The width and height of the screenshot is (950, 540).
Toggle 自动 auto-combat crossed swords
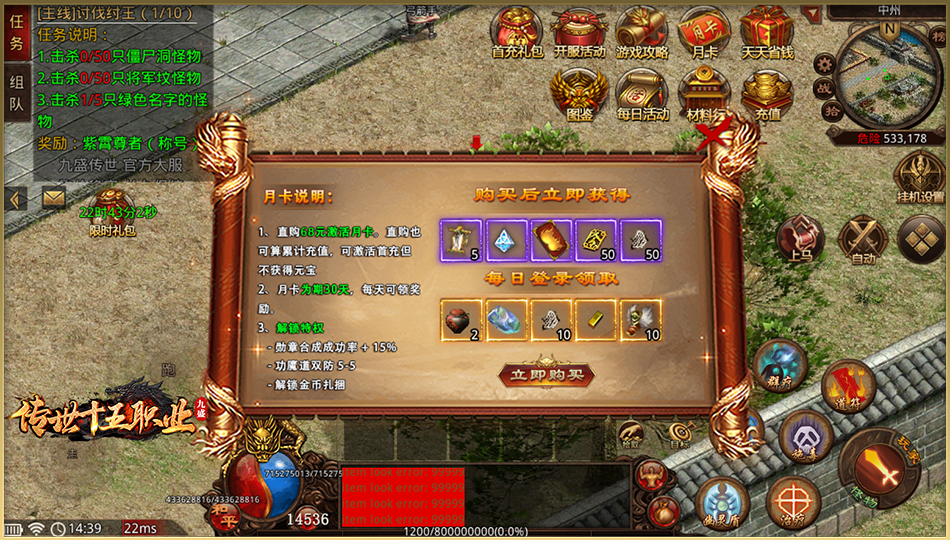coord(862,238)
